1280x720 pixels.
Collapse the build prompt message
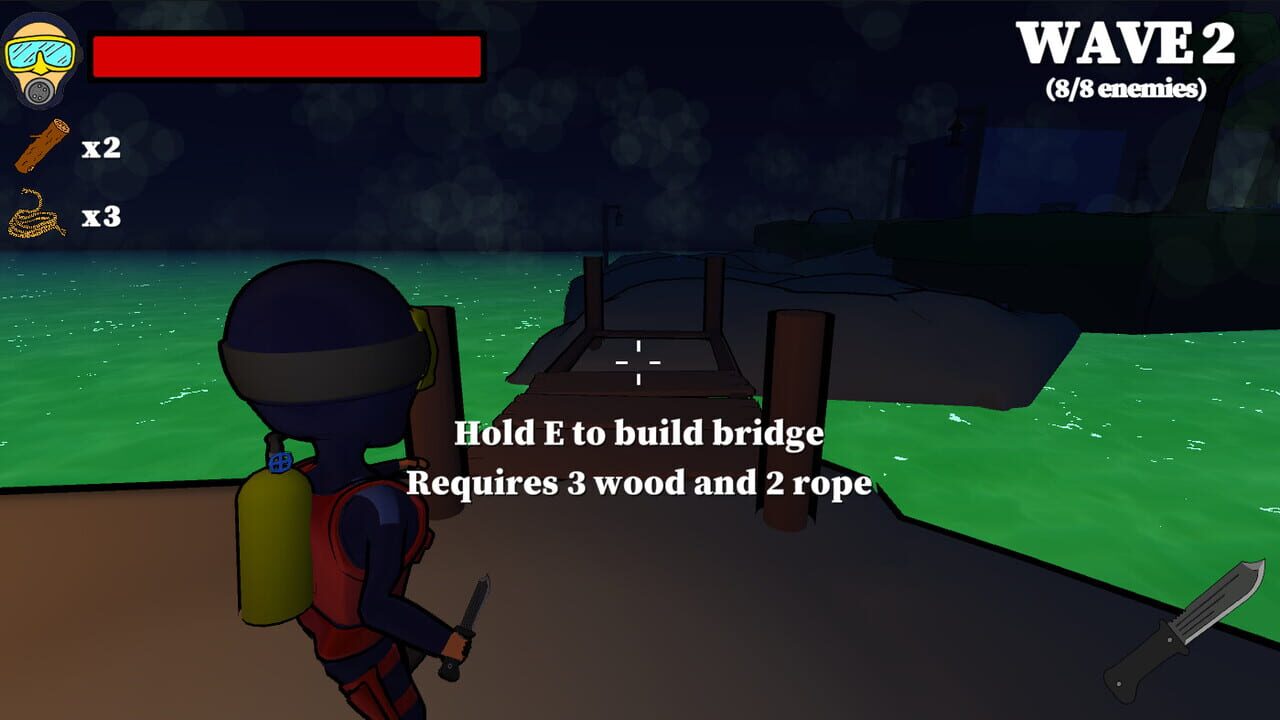tap(638, 460)
